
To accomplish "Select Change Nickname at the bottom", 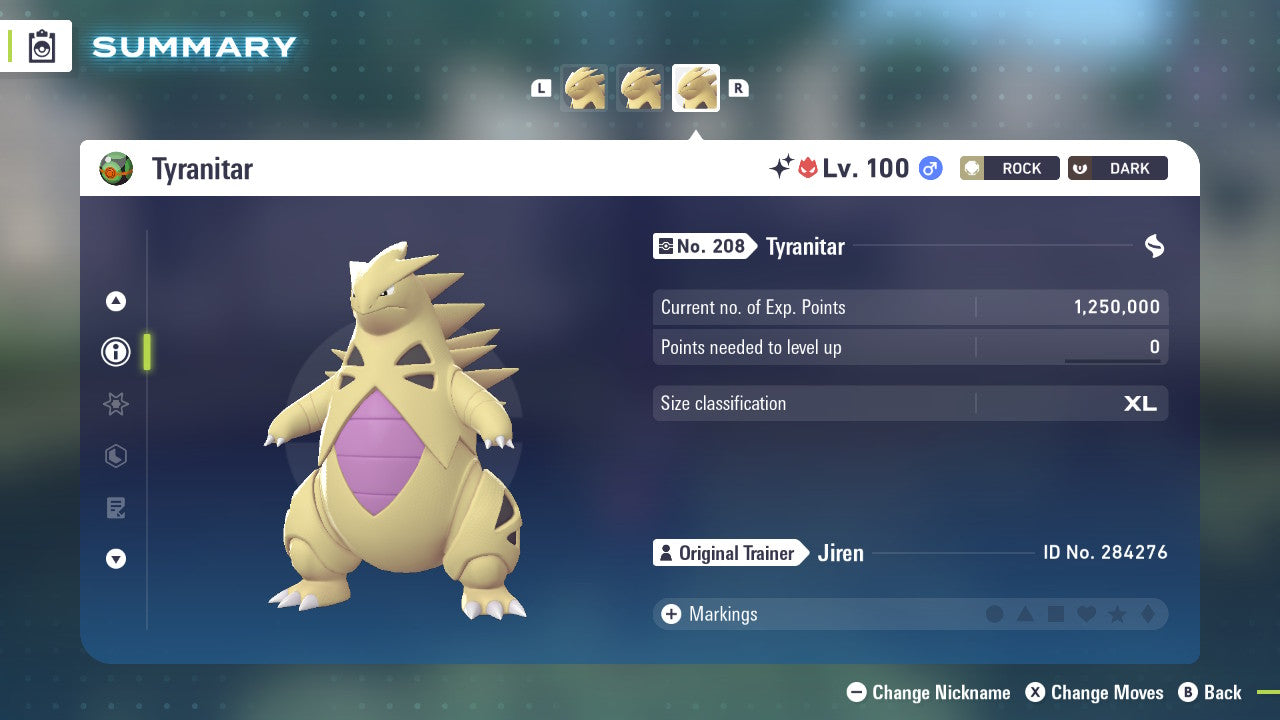I will click(x=928, y=692).
